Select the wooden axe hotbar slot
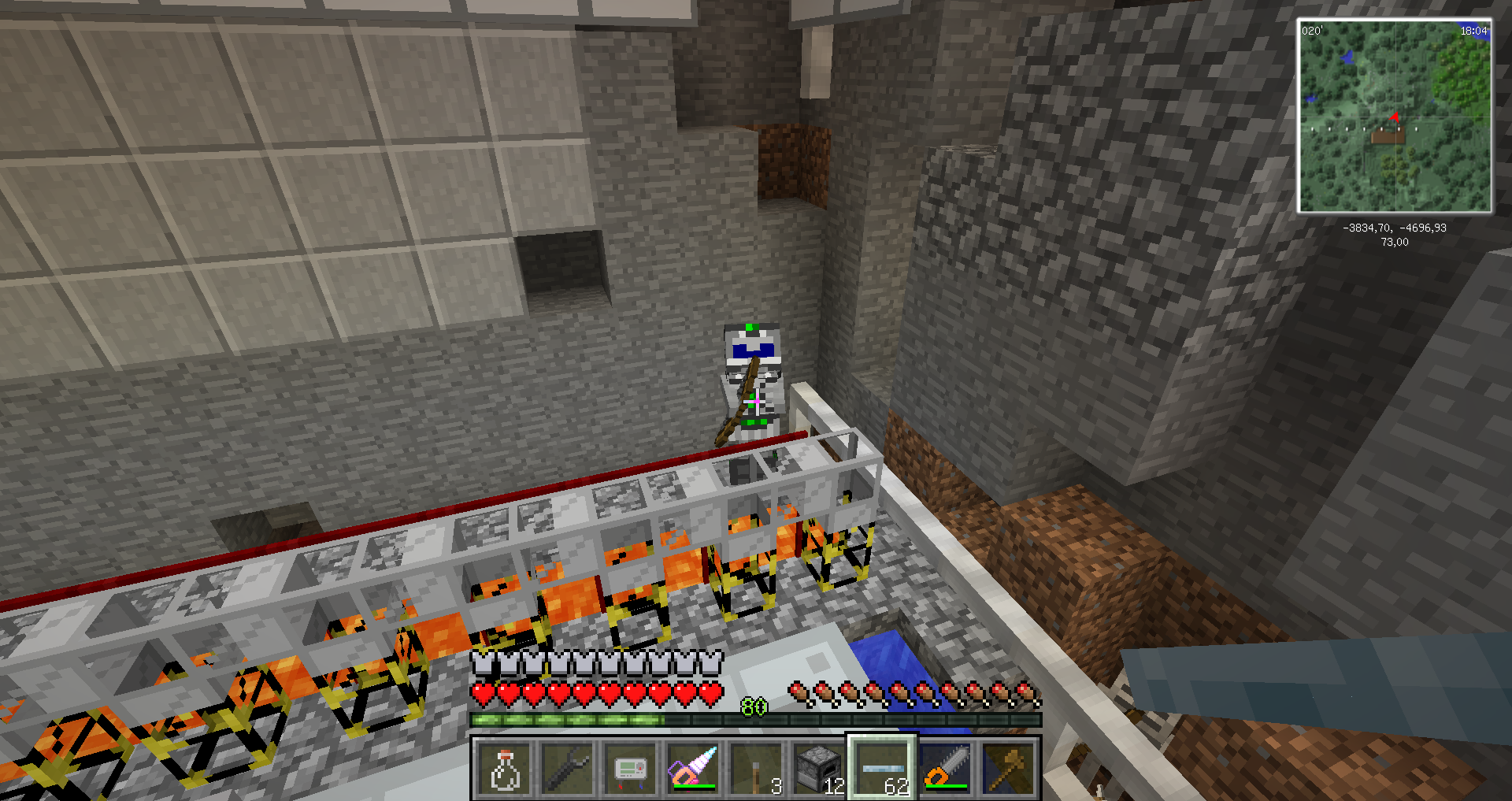The width and height of the screenshot is (1512, 801). click(1008, 769)
